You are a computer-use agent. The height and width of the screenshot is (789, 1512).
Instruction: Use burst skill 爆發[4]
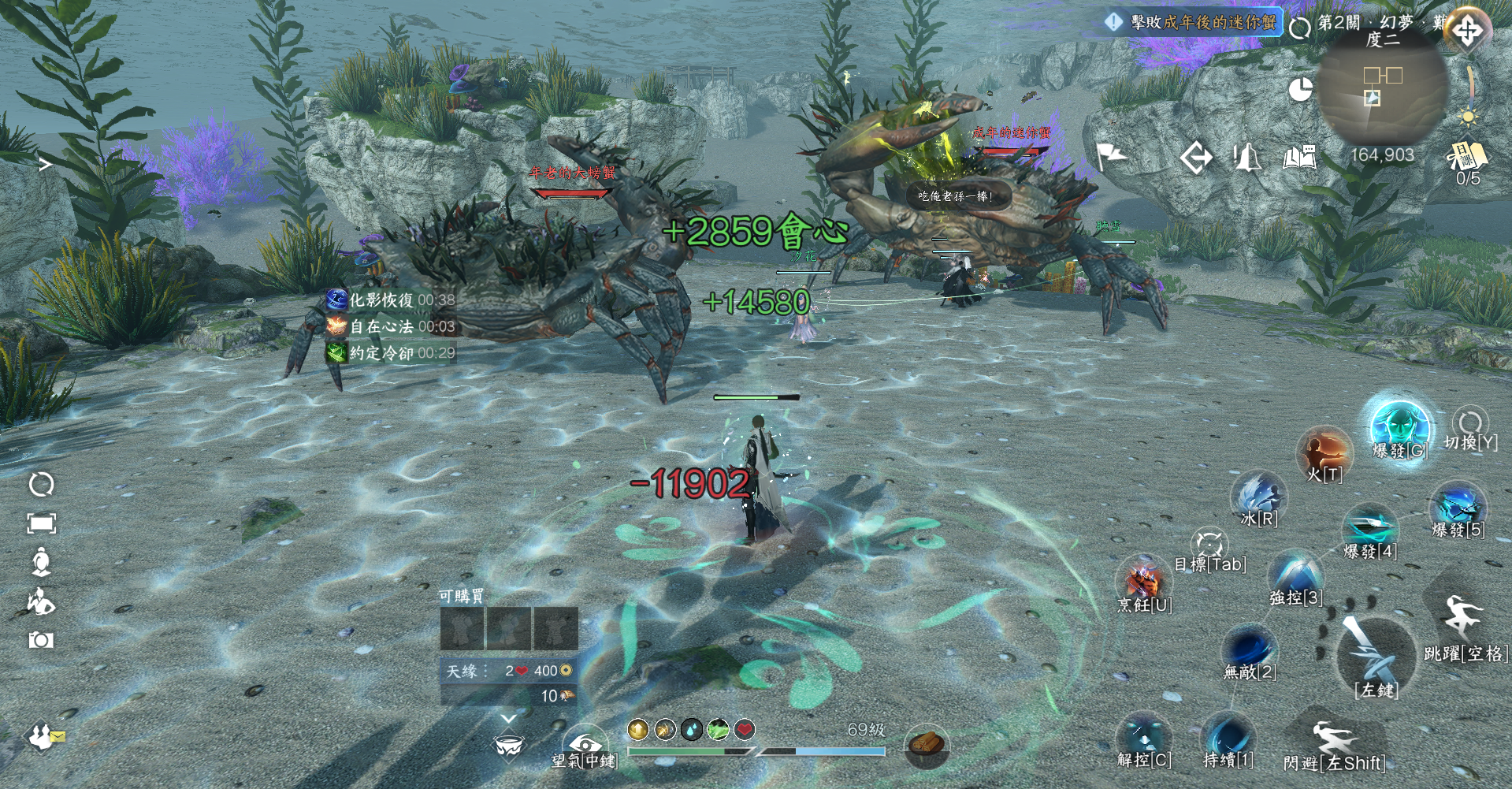(1370, 527)
